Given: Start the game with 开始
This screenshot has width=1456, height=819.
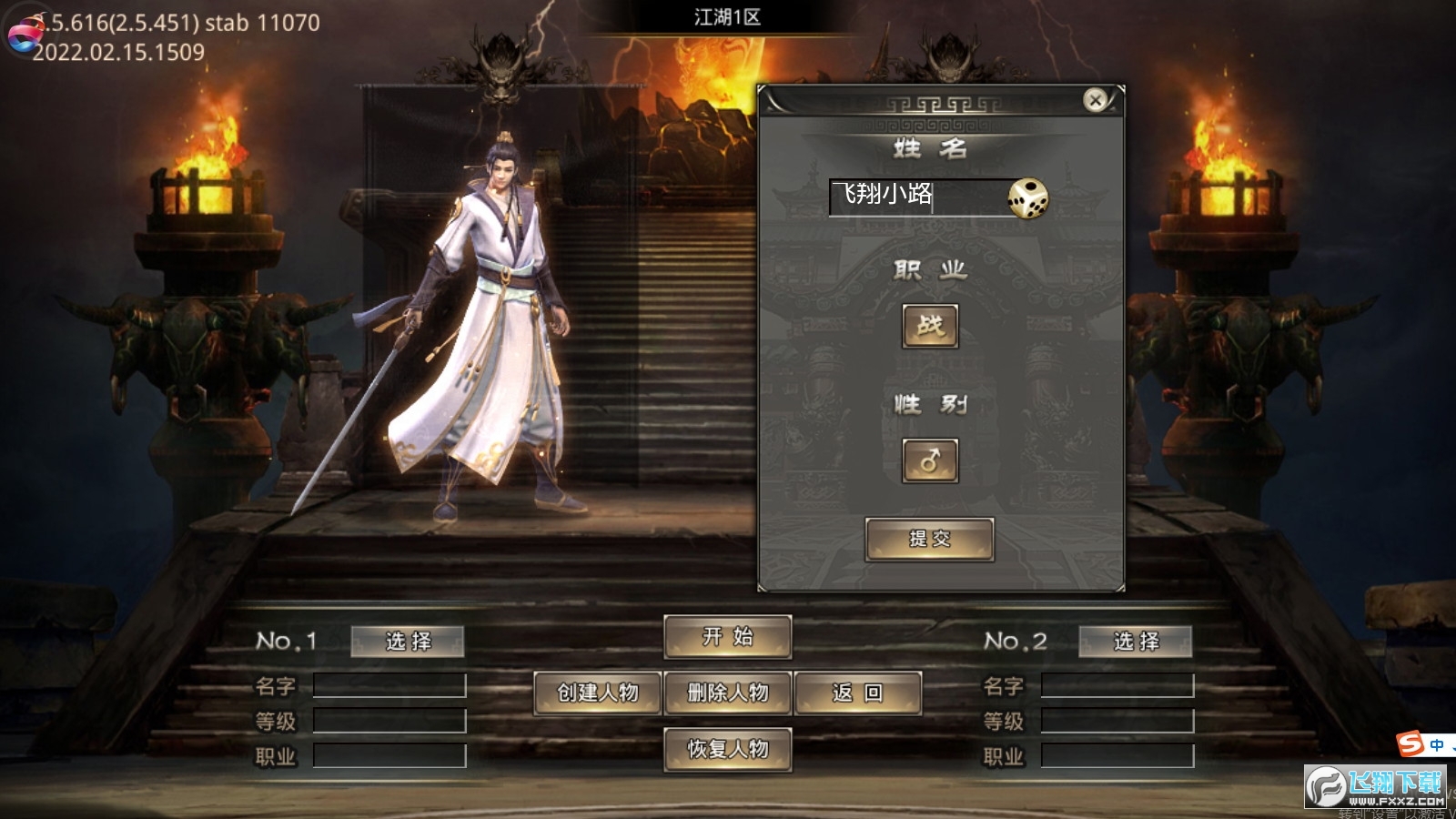Looking at the screenshot, I should coord(727,637).
